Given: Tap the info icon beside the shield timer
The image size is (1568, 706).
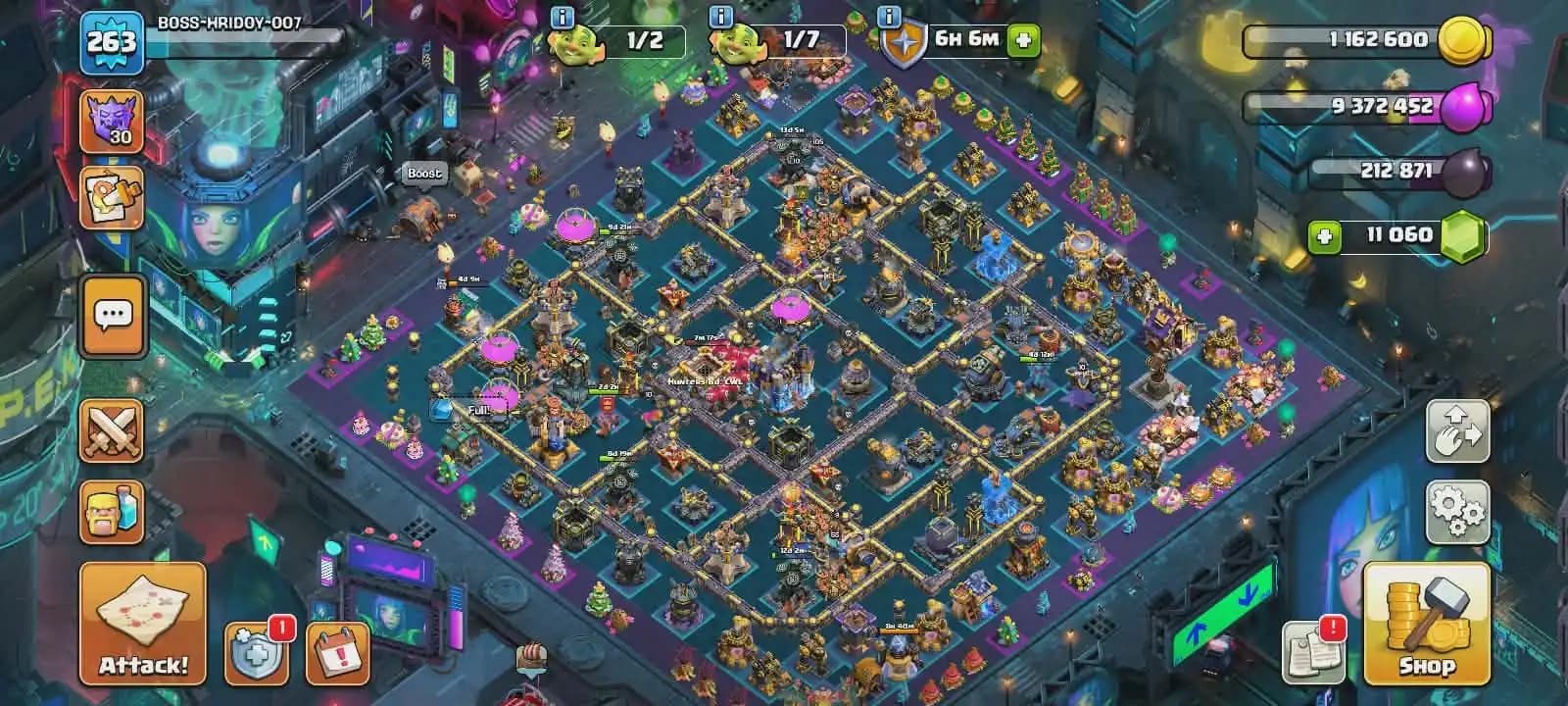Looking at the screenshot, I should (887, 15).
